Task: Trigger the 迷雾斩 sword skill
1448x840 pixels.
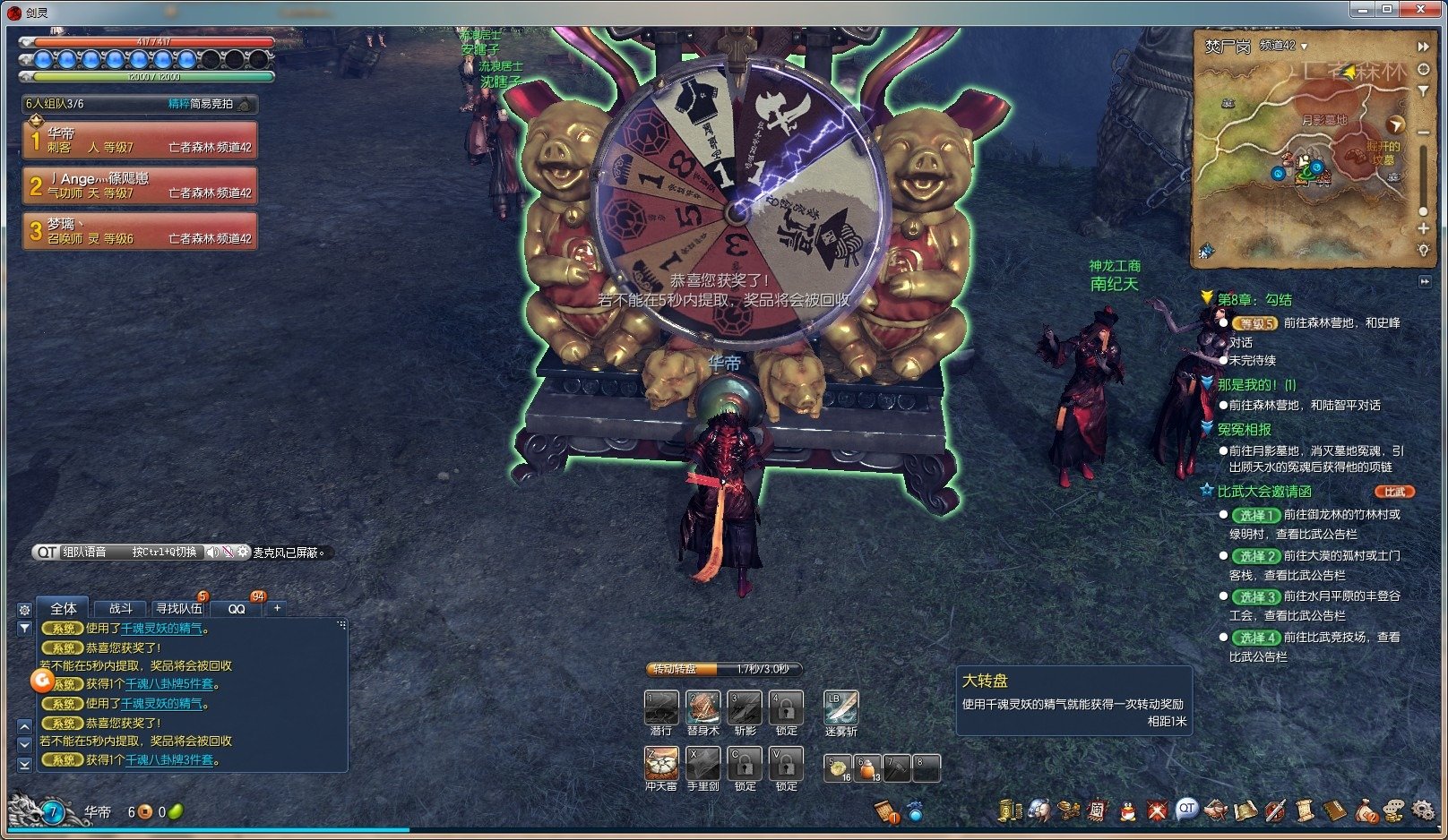Action: pos(840,707)
